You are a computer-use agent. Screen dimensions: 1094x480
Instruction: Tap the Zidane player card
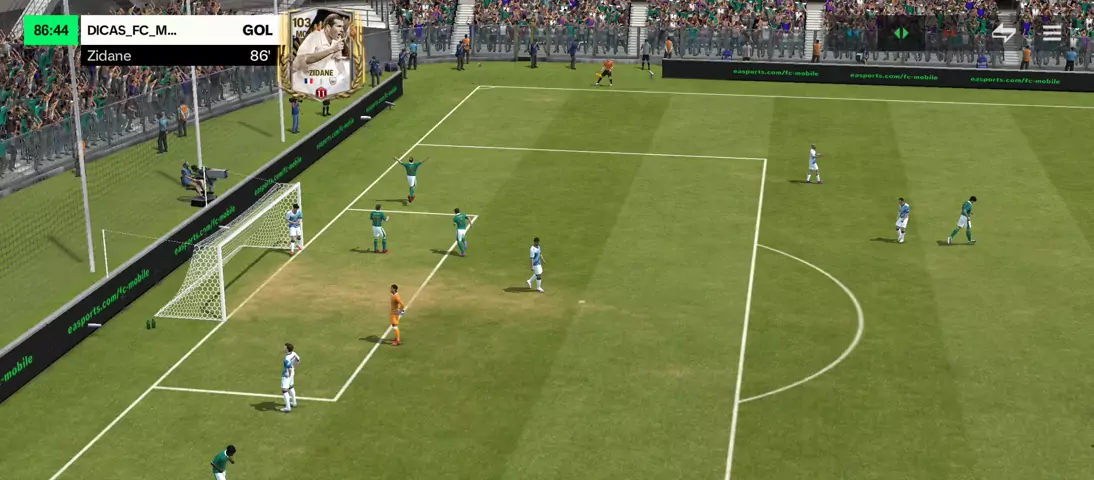322,55
